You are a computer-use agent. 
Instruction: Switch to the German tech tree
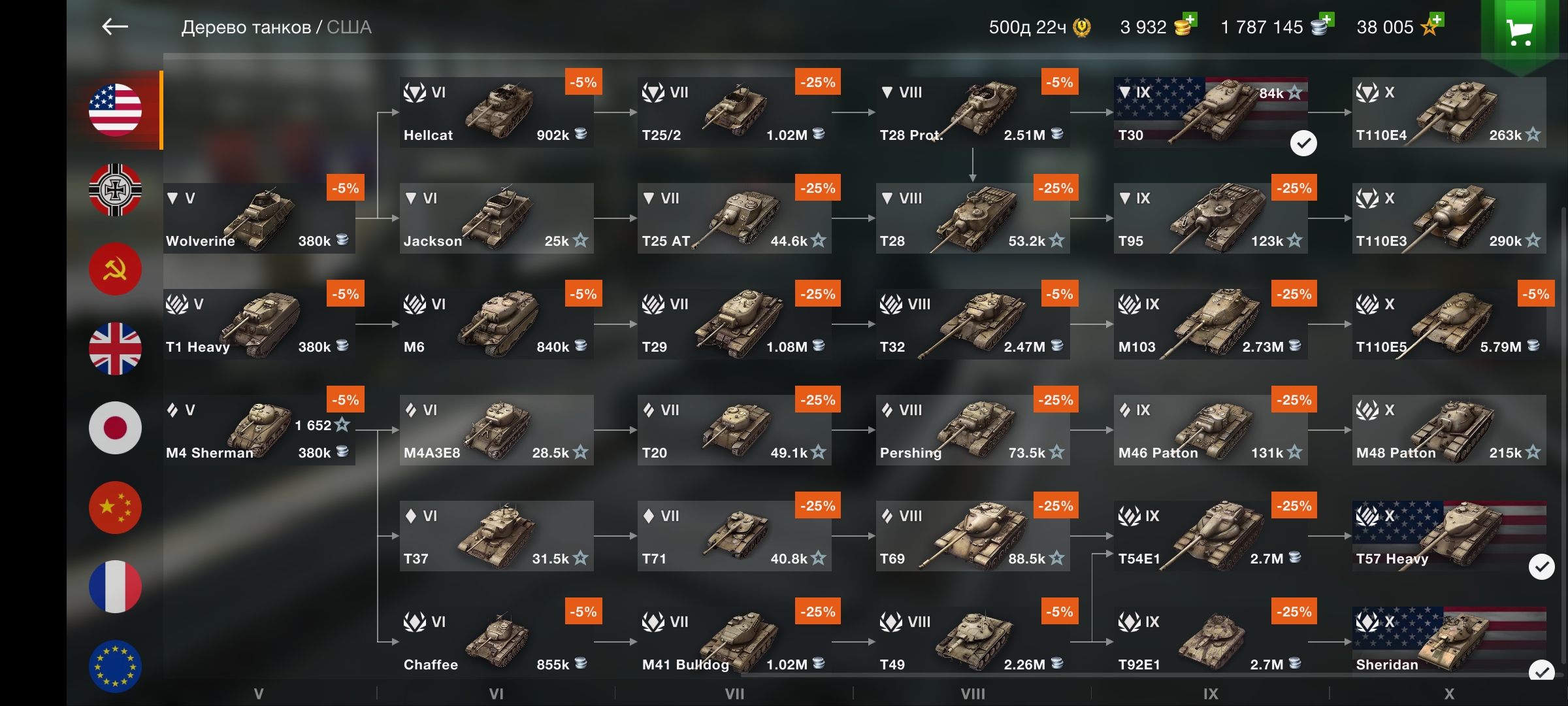click(114, 190)
